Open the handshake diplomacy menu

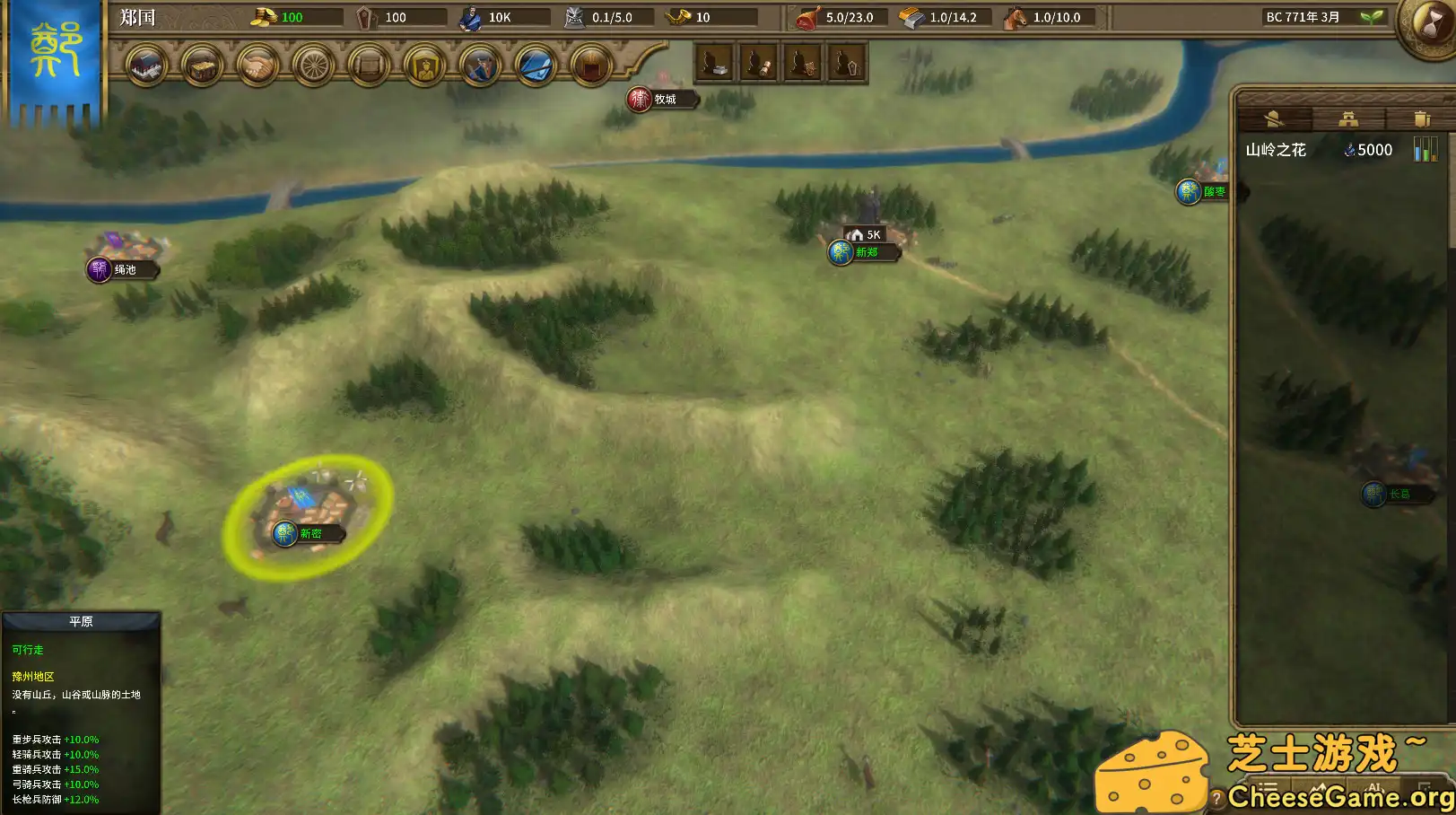(258, 66)
